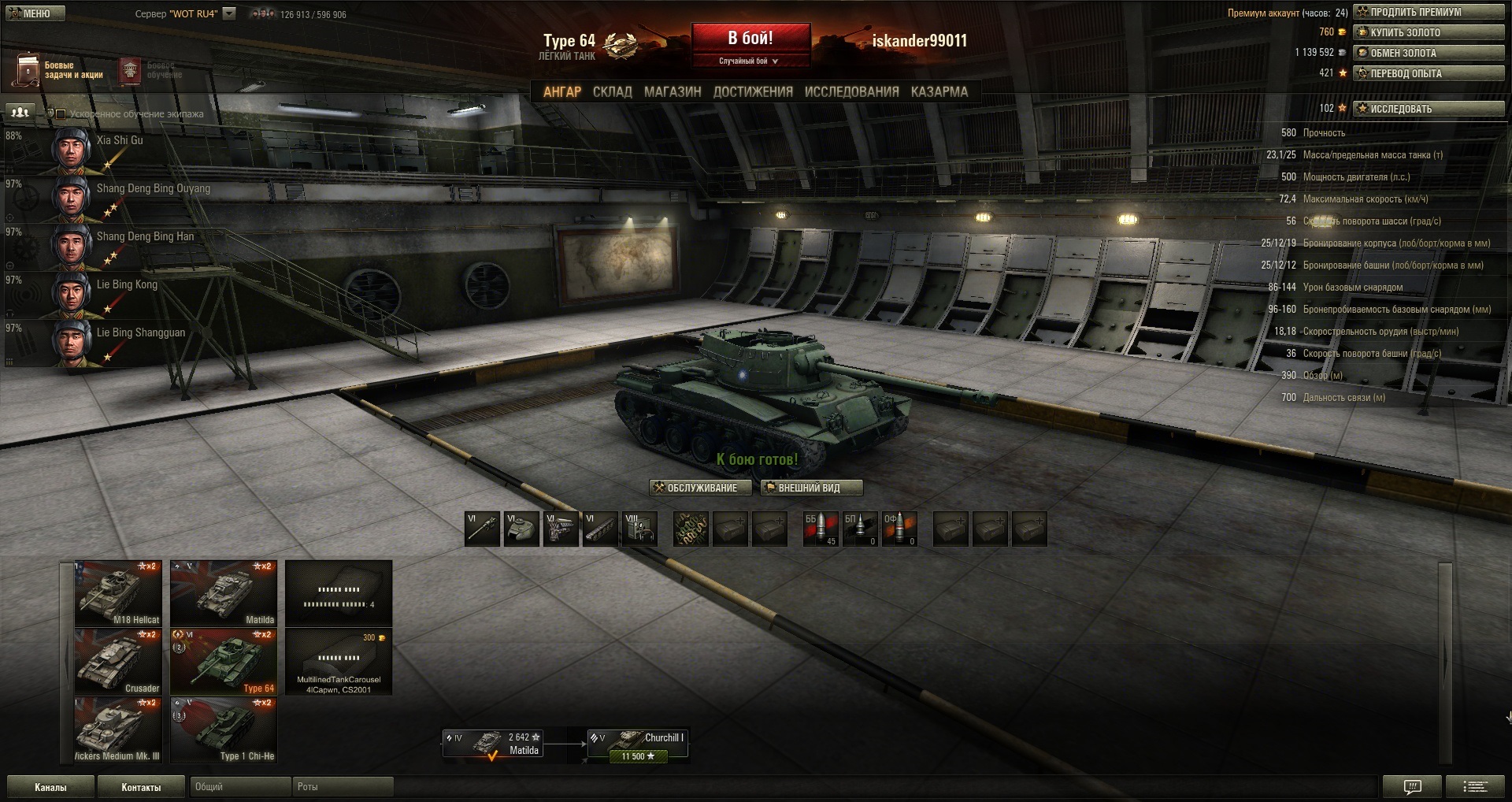Choose the Type 1 Chi-He tank
The height and width of the screenshot is (802, 1512).
click(224, 730)
